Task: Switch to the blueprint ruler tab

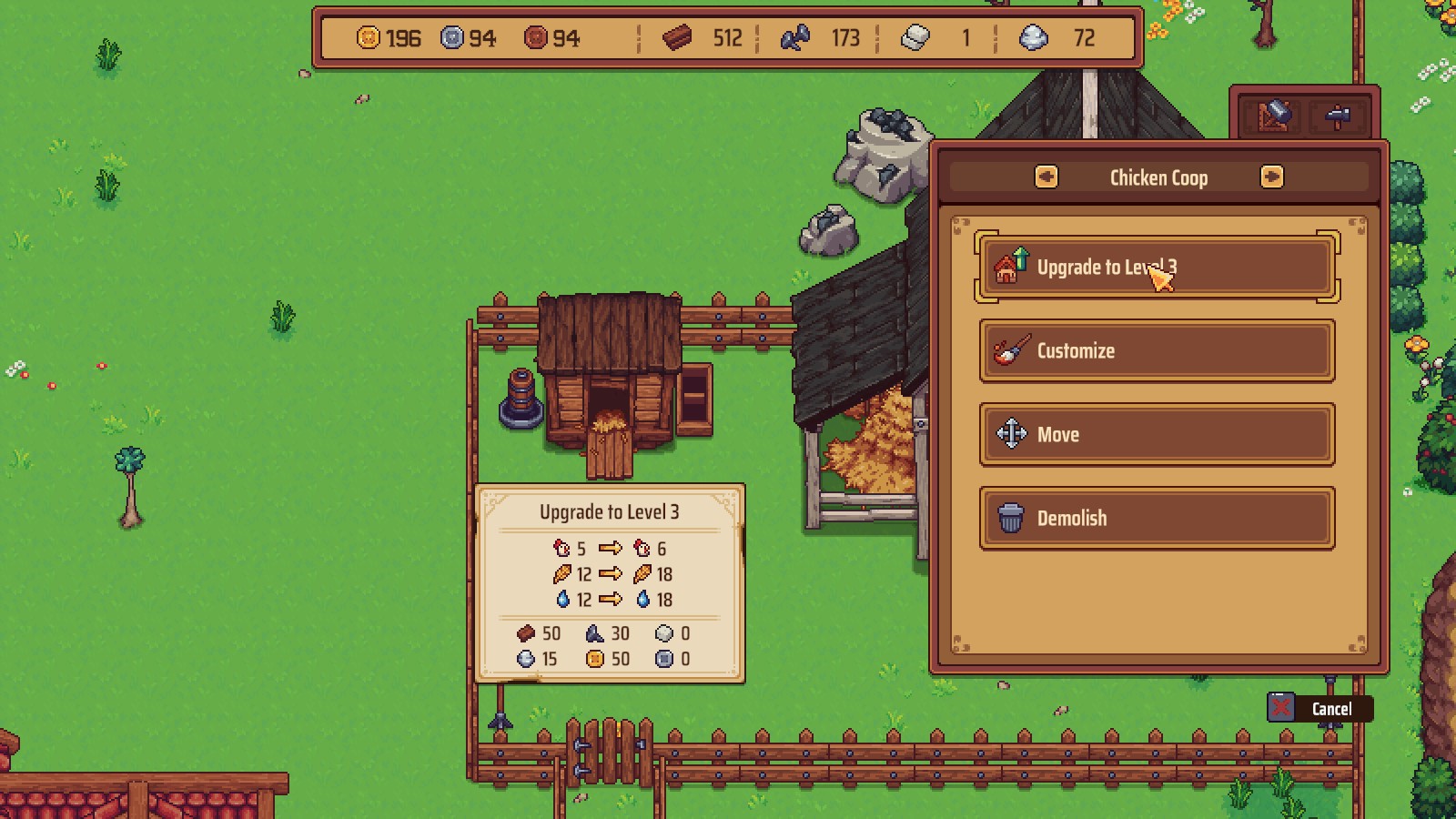Action: click(x=1273, y=116)
